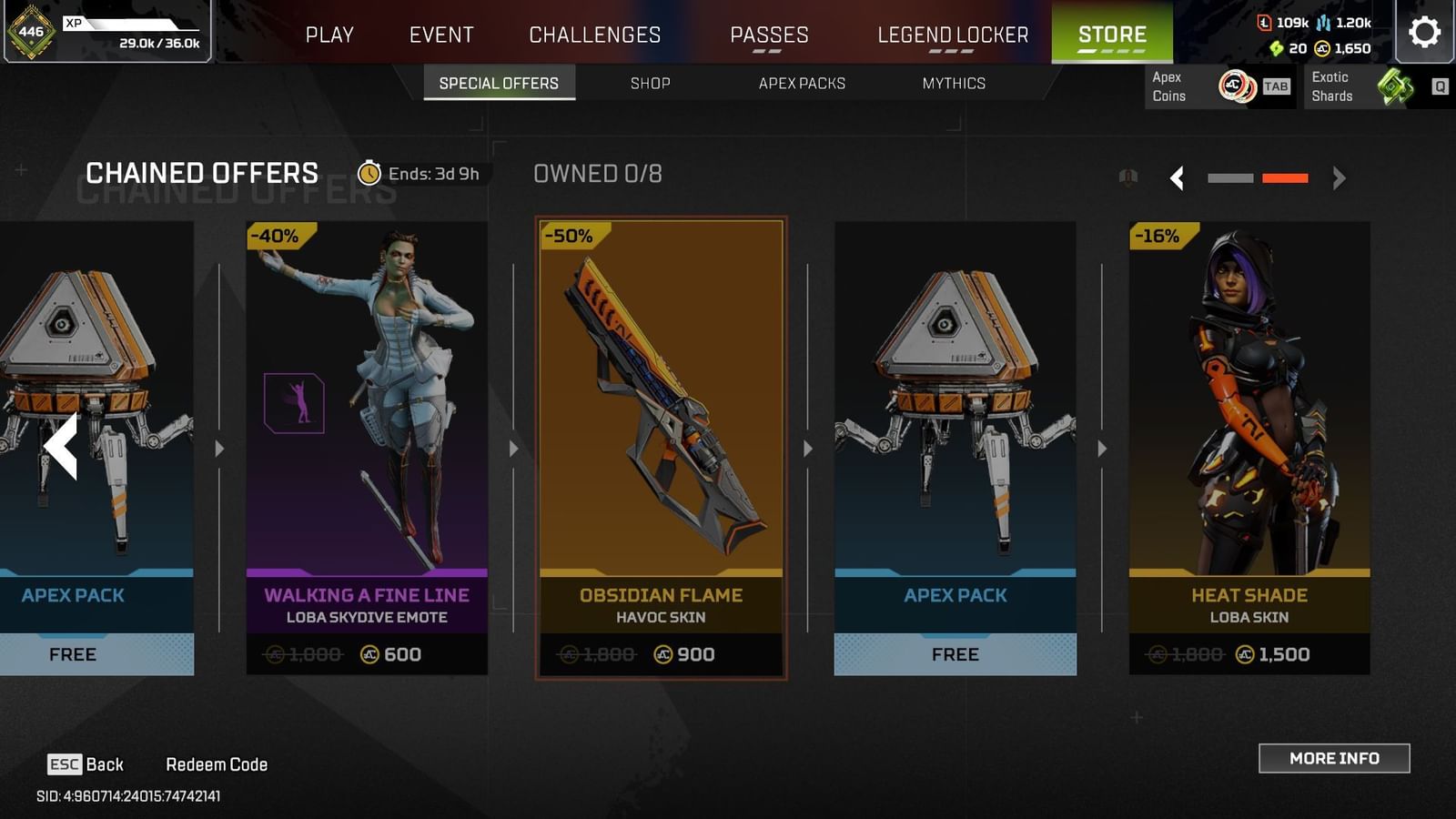The width and height of the screenshot is (1456, 819).
Task: Click the MORE INFO button
Action: (x=1334, y=758)
